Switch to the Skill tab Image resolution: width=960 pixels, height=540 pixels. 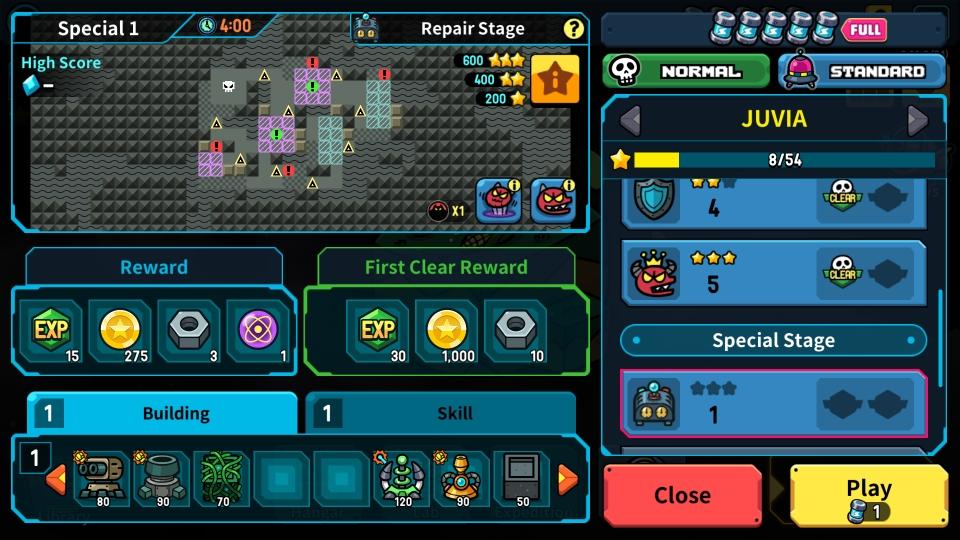point(440,413)
